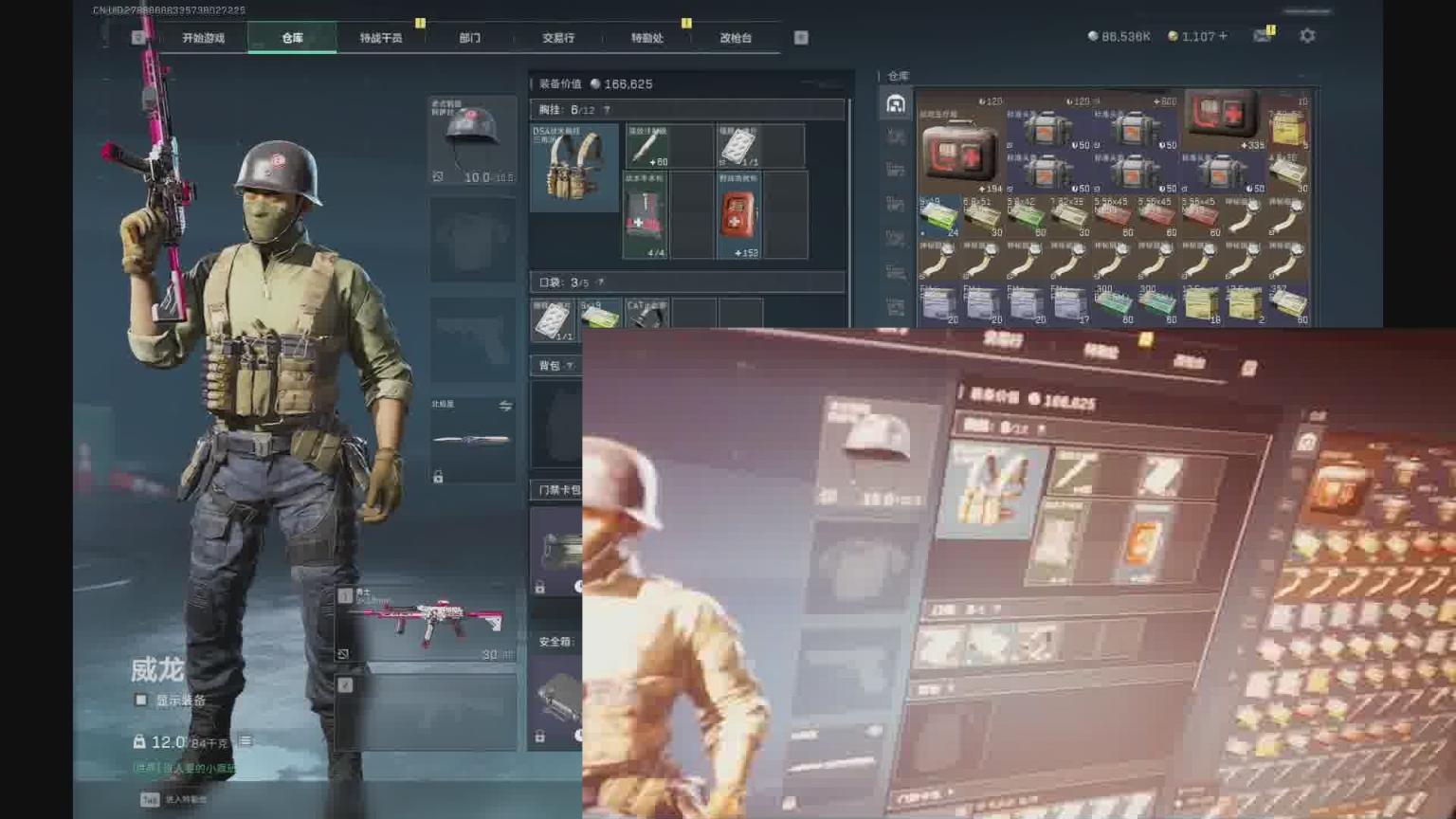This screenshot has height=819, width=1456.
Task: Open the 特勤处 tab
Action: point(646,38)
